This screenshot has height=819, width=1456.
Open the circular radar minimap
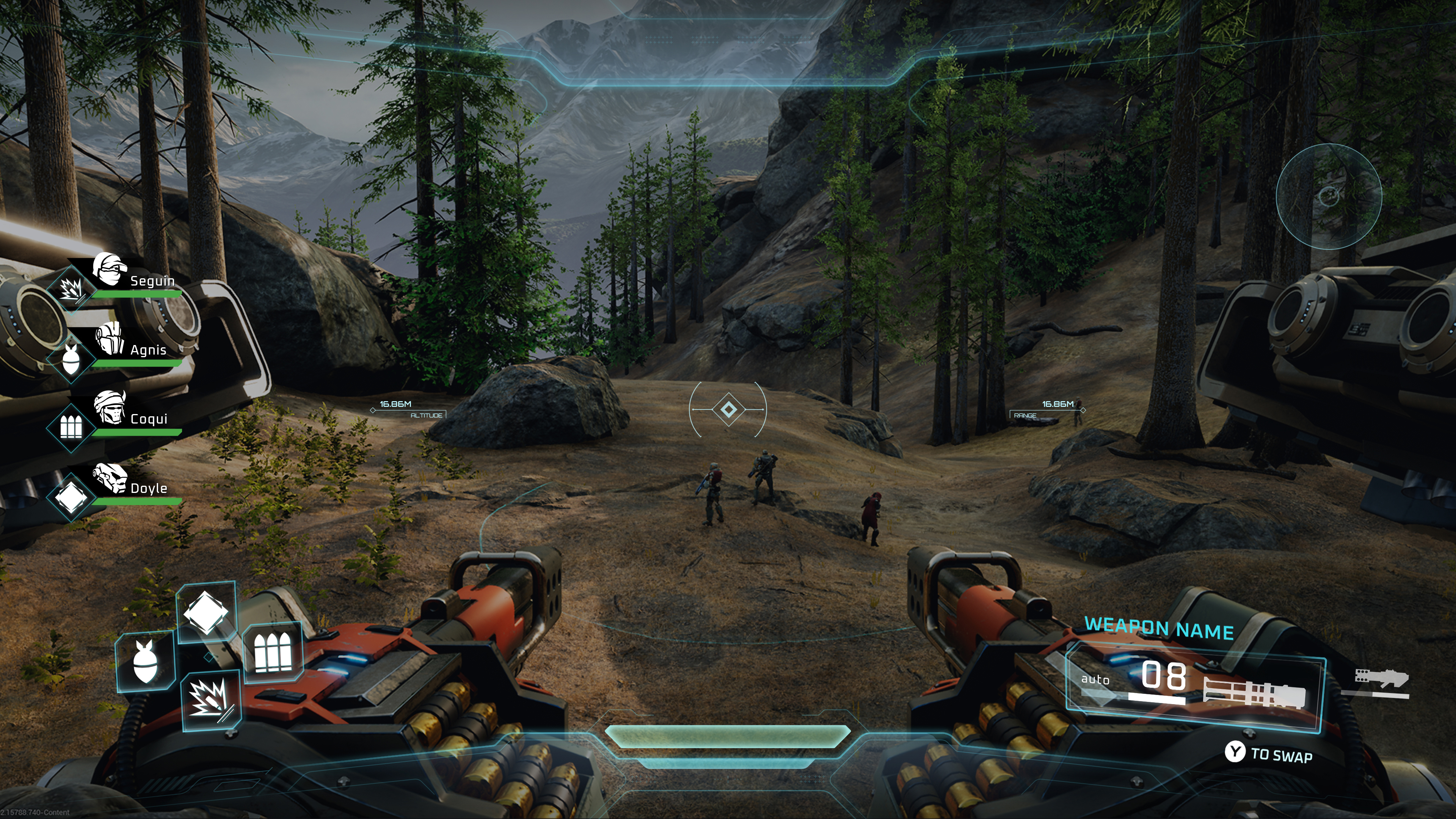tap(1328, 196)
